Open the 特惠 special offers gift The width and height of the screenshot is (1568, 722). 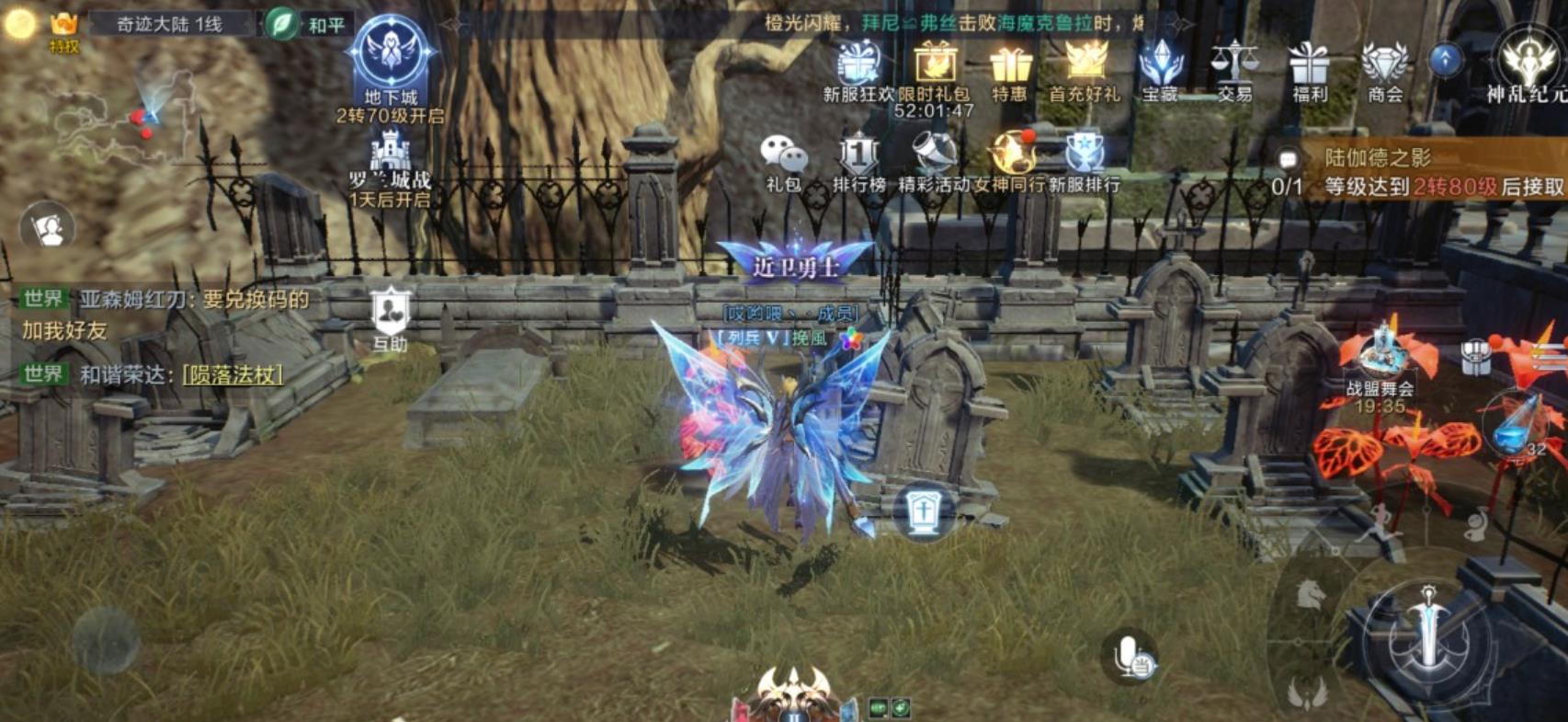[1010, 69]
